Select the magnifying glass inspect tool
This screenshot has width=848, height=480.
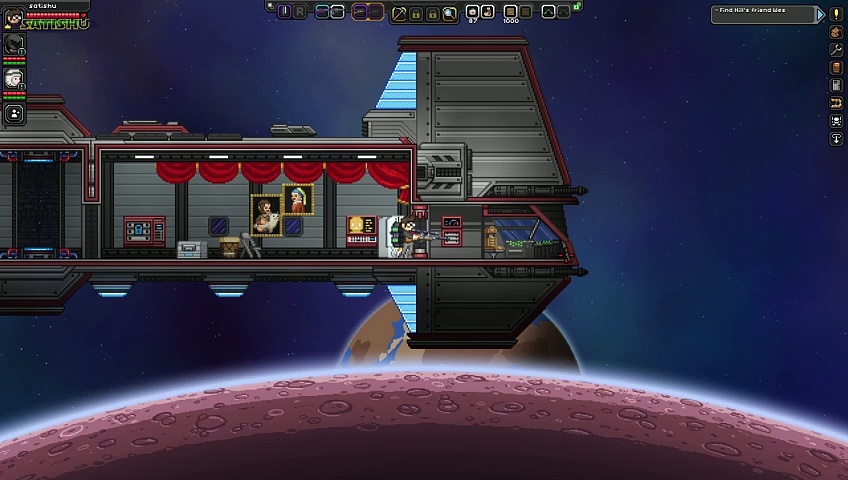pyautogui.click(x=449, y=12)
